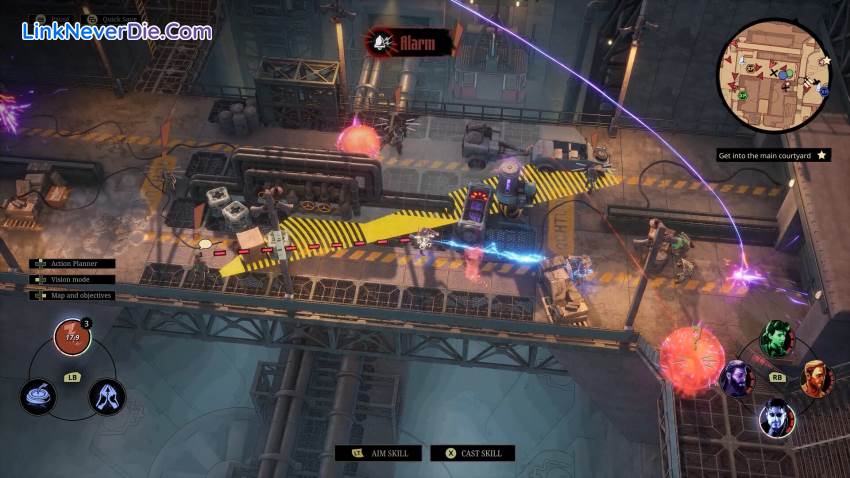Click the Cast Skill button
Image resolution: width=850 pixels, height=478 pixels.
click(x=473, y=453)
